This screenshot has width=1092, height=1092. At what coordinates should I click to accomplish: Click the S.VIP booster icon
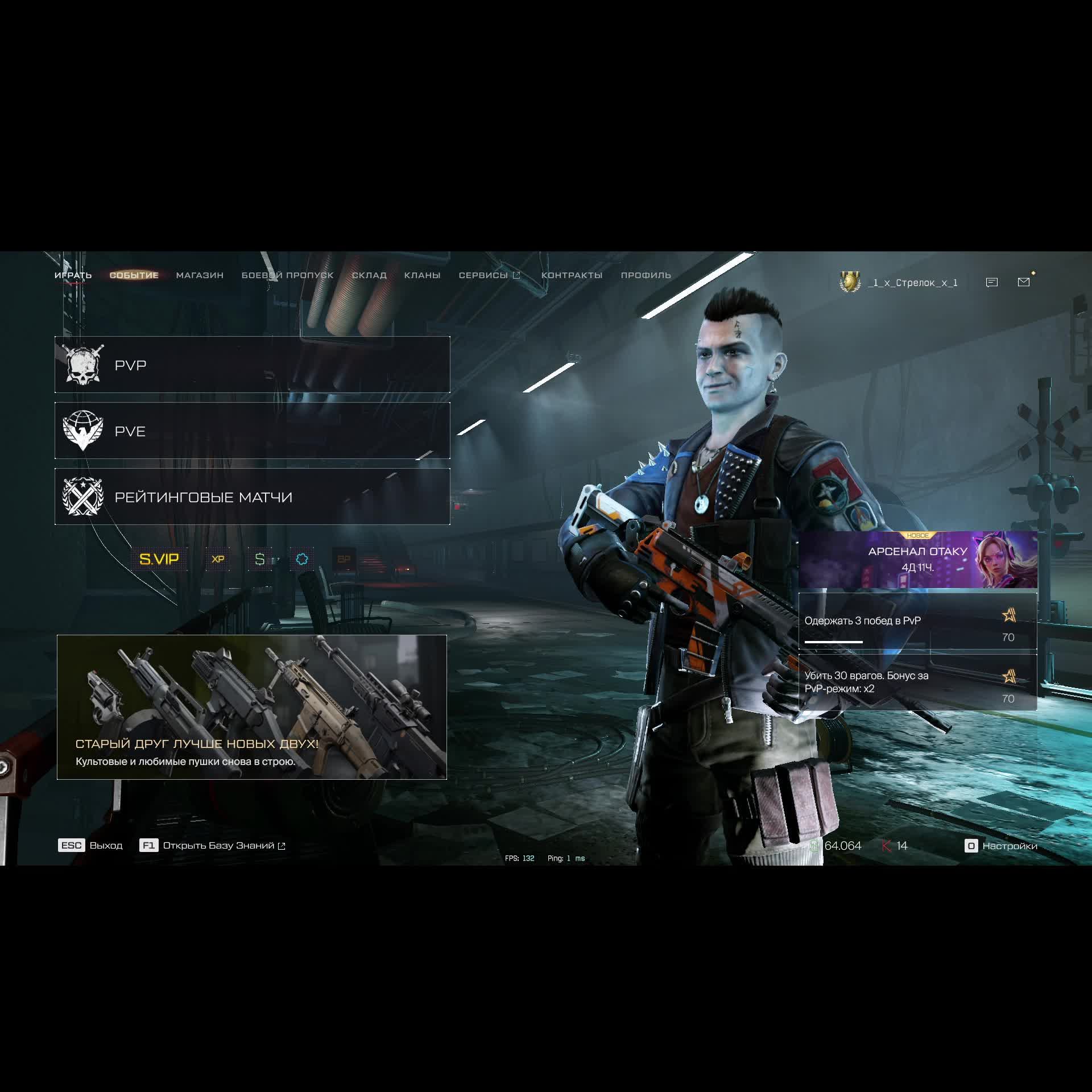pyautogui.click(x=159, y=559)
